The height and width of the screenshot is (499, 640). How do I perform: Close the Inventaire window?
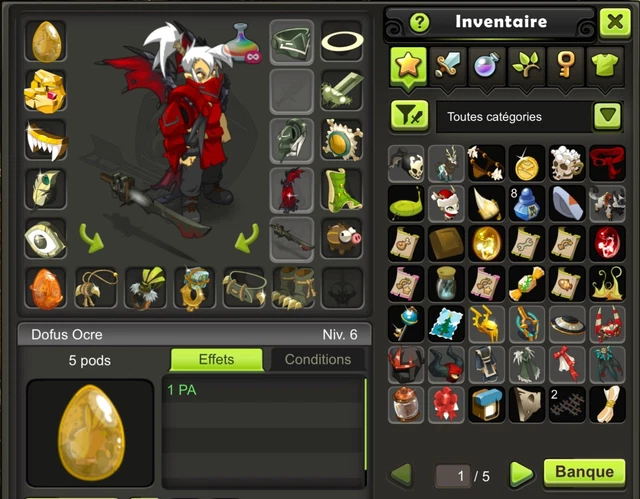pyautogui.click(x=614, y=22)
